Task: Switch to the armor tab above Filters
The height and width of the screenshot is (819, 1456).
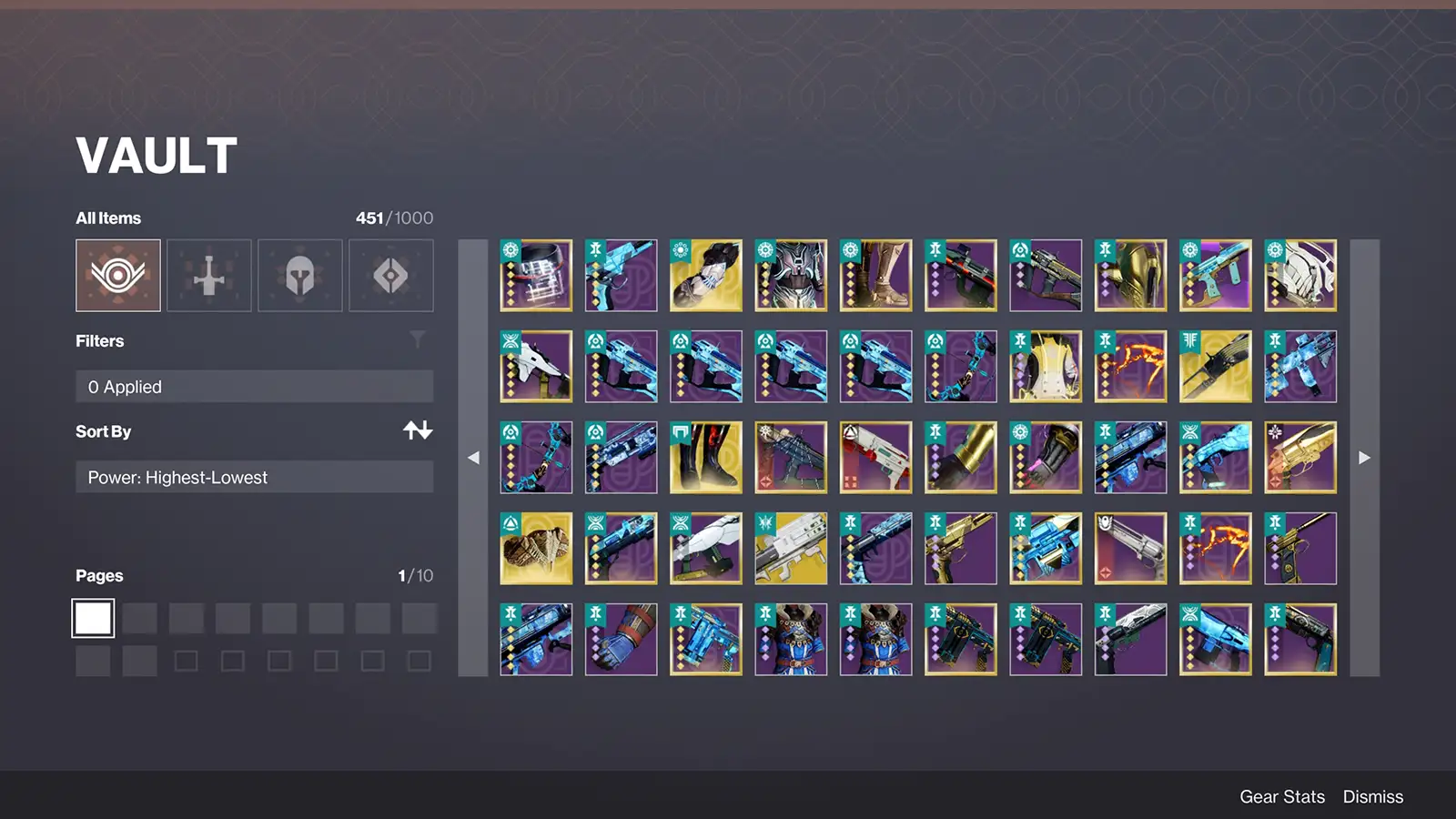Action: (x=300, y=275)
